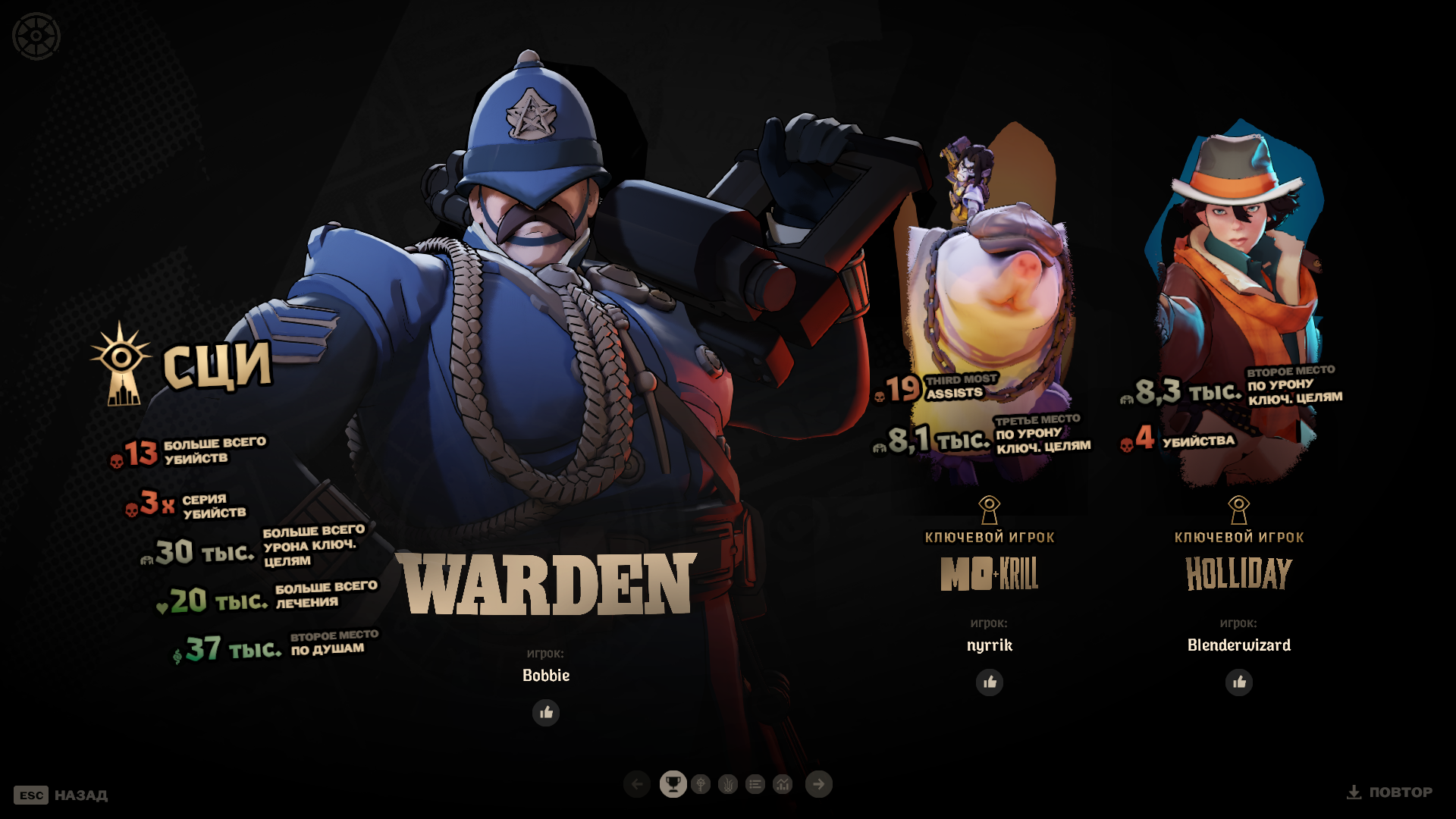The image size is (1456, 819).
Task: Give a thumbs-up to Bobbie
Action: click(546, 713)
